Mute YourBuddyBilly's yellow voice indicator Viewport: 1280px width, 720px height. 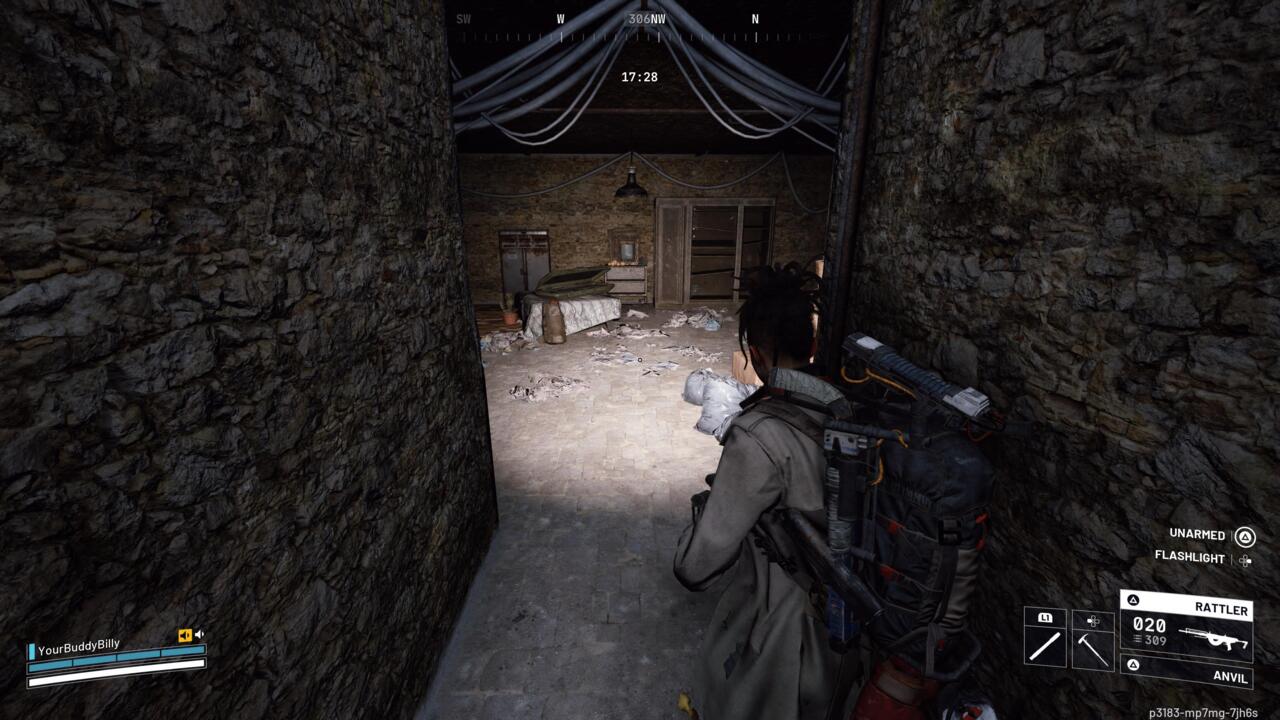[185, 634]
